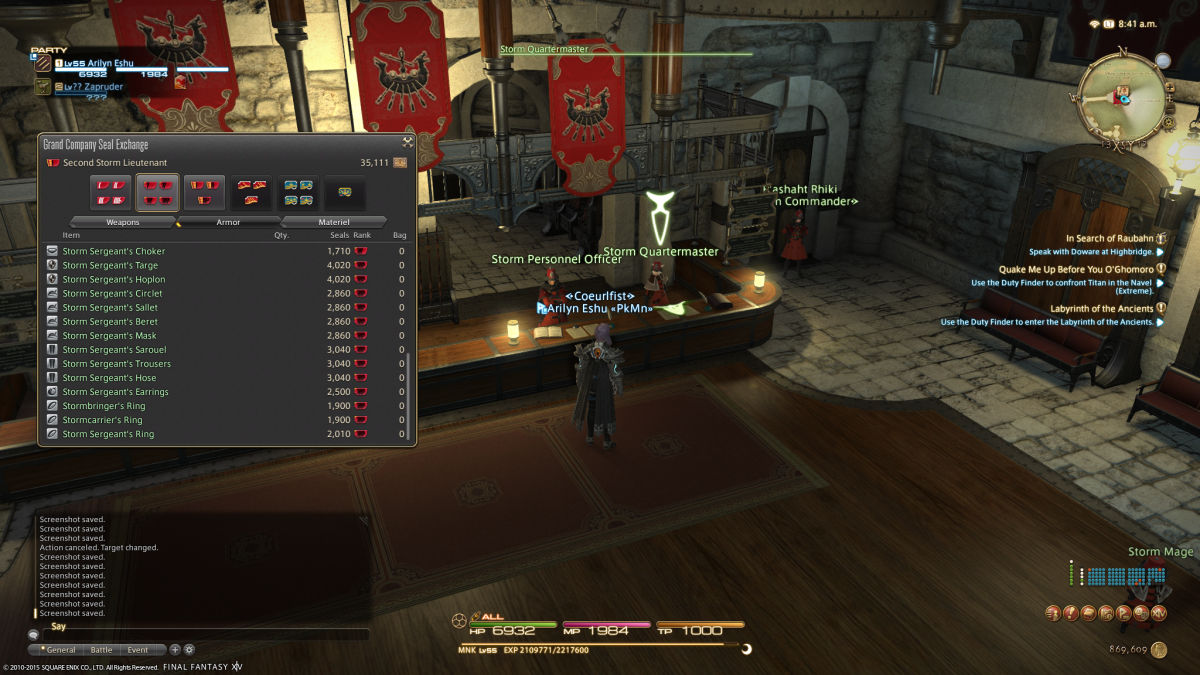Select Storm Sergeant's Targe item row
Viewport: 1200px width, 675px height.
click(x=110, y=265)
